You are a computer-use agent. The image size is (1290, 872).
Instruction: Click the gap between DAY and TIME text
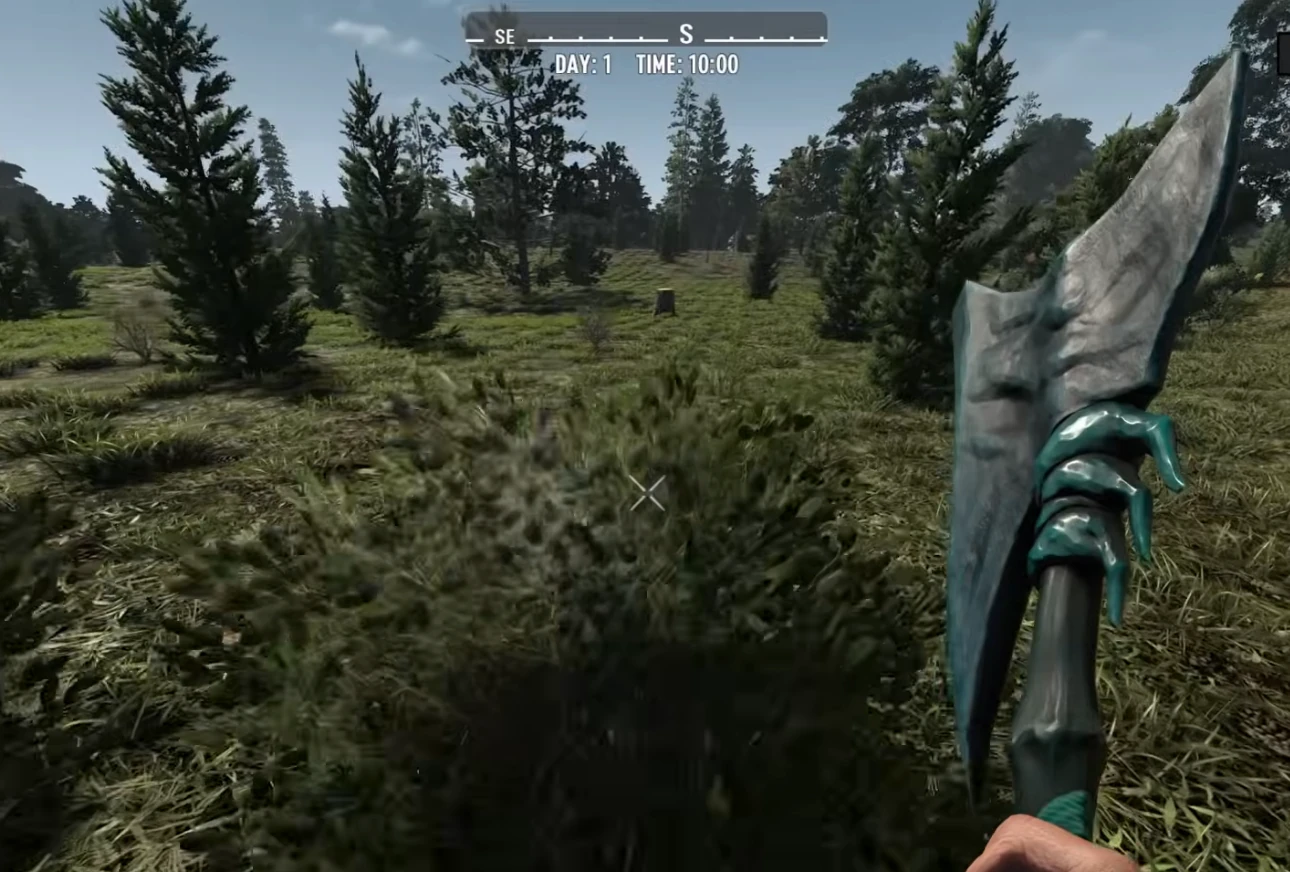pos(621,63)
